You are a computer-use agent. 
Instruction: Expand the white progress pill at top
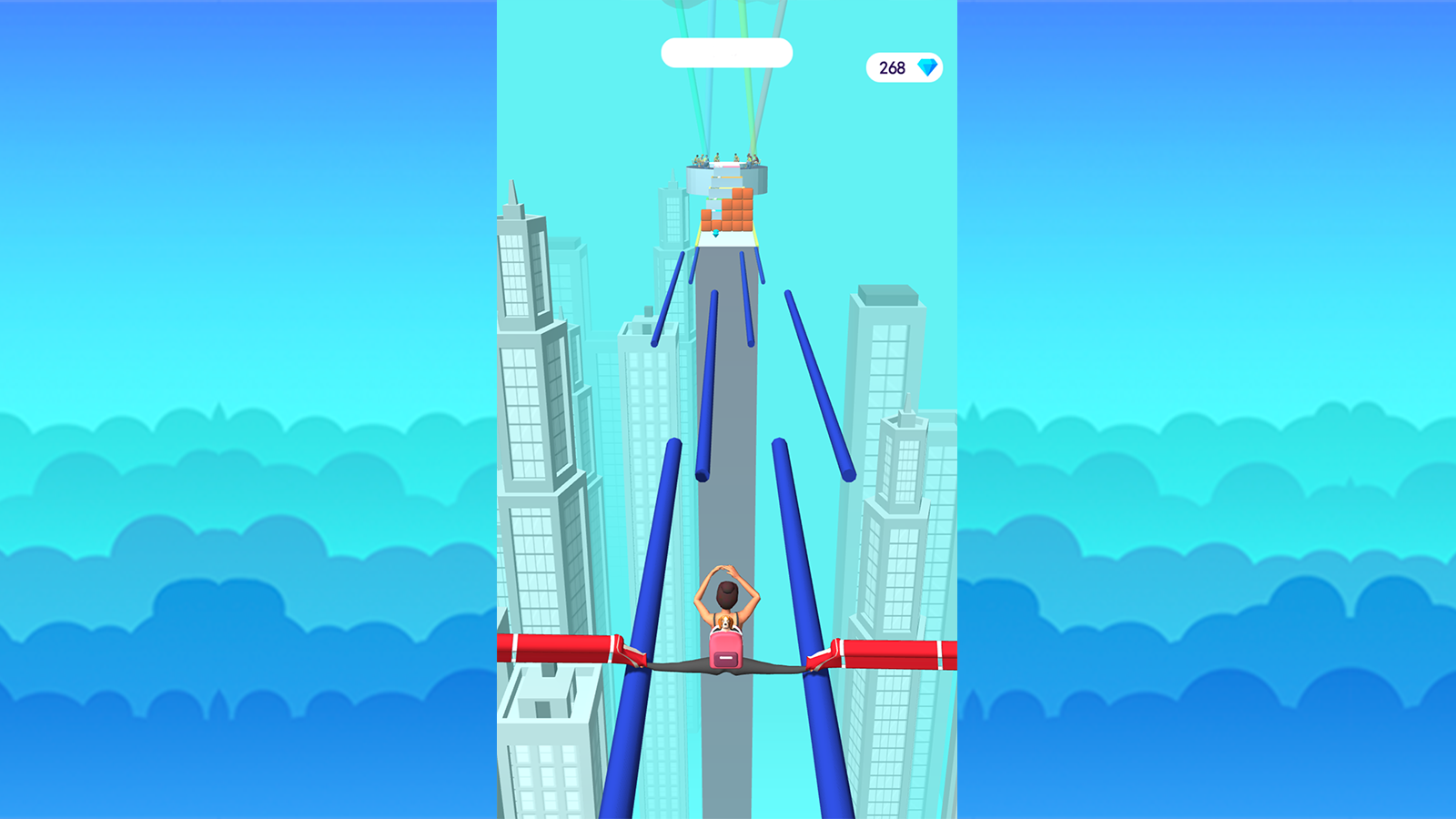pos(728,54)
